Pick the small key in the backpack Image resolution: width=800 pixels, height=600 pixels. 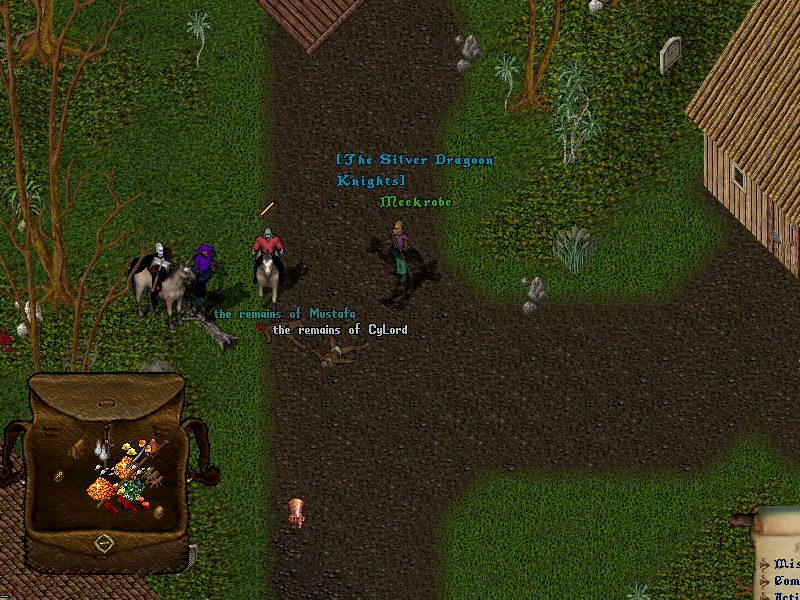pyautogui.click(x=60, y=476)
